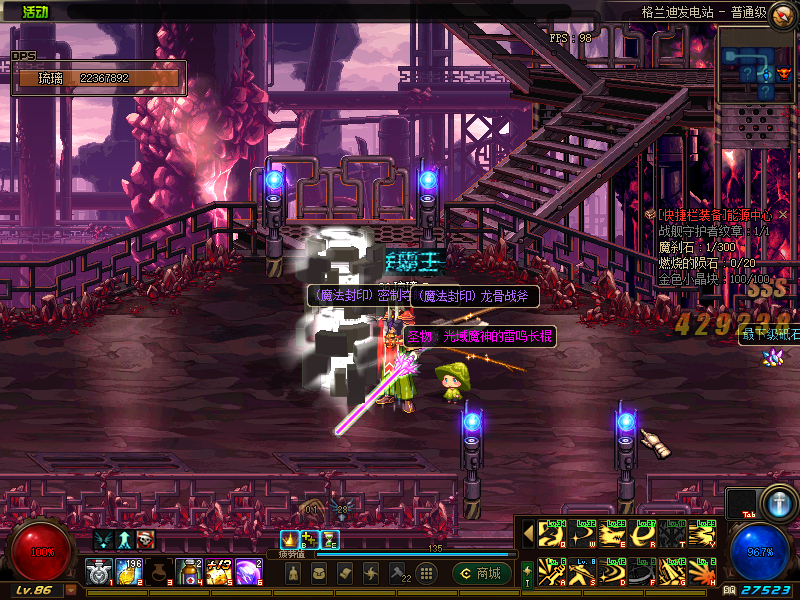Use the silver medal consumable slot

coord(98,572)
